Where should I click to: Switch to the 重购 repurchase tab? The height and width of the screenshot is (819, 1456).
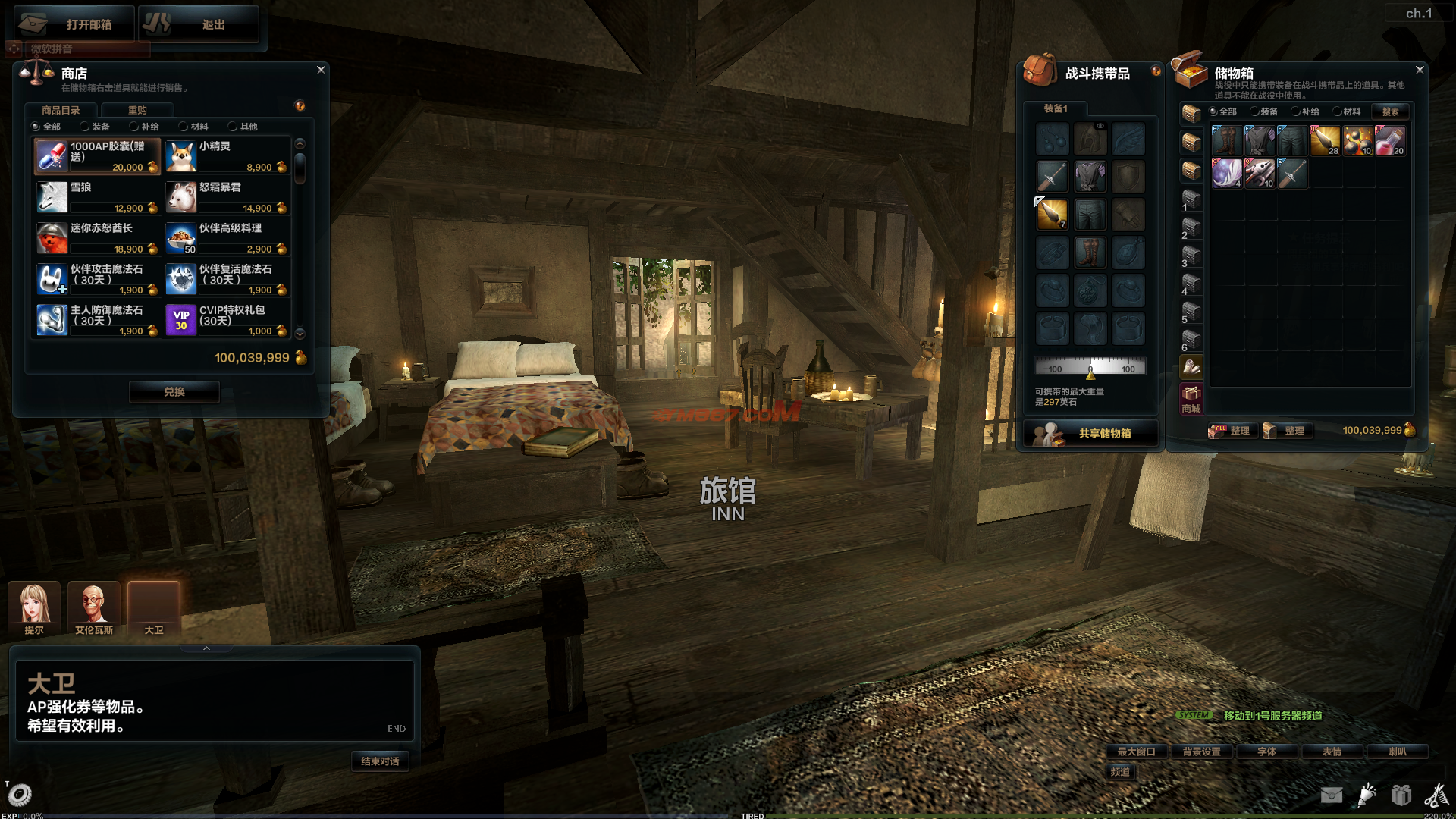(x=137, y=110)
